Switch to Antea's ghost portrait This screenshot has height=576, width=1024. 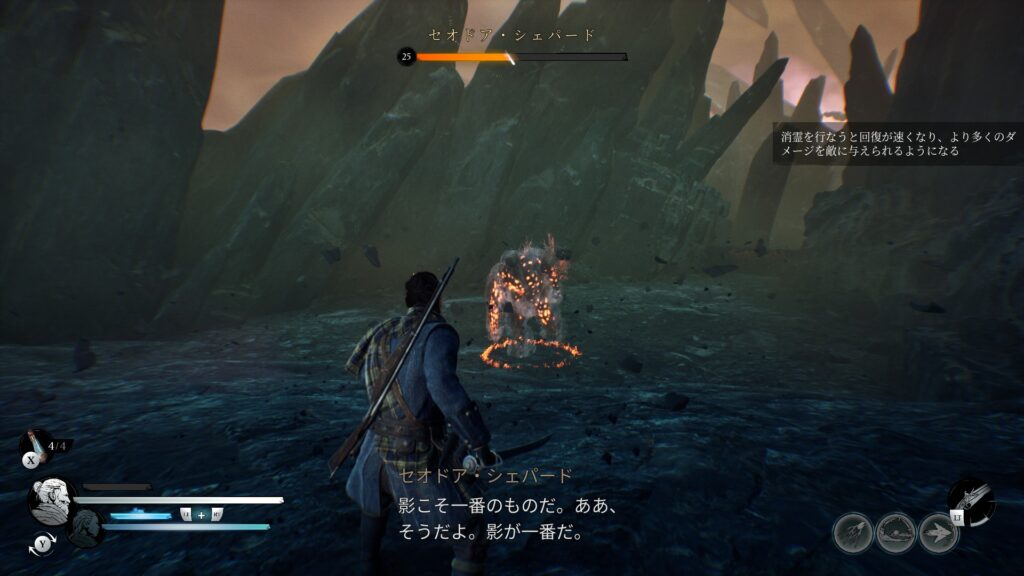pos(86,527)
